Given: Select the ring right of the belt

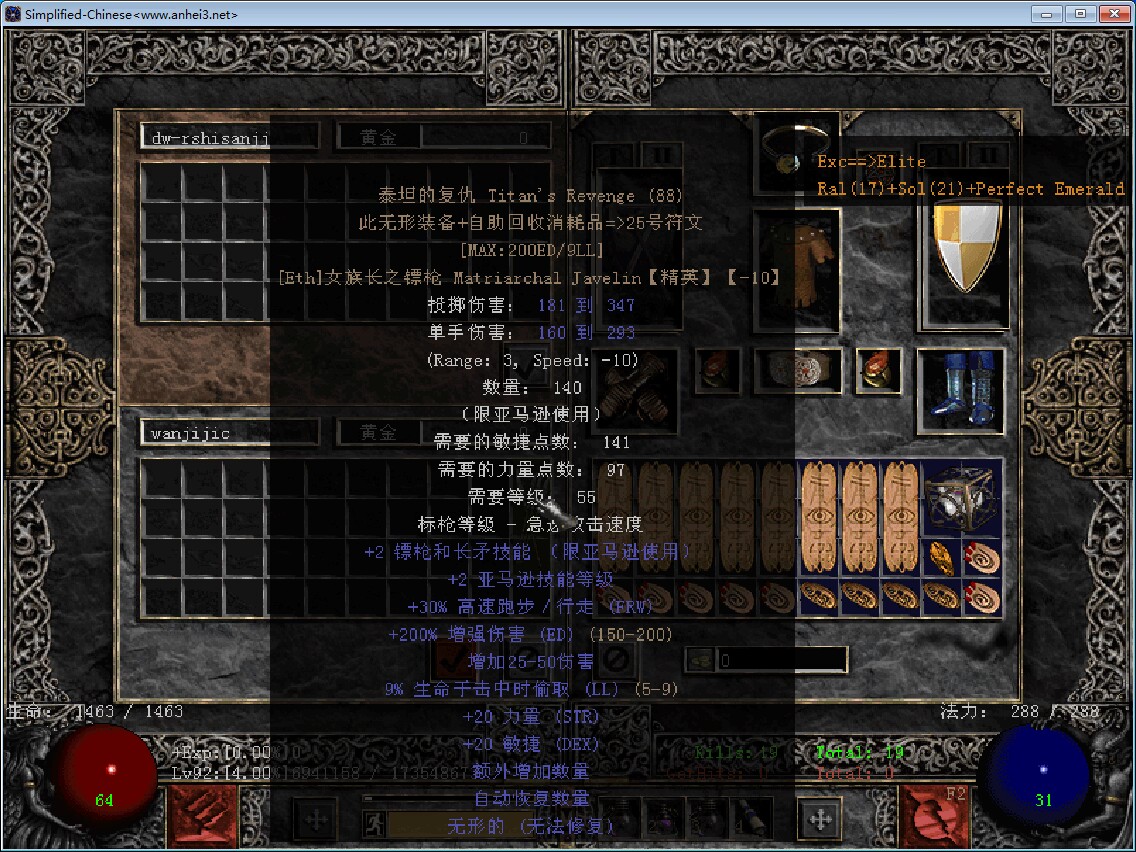Looking at the screenshot, I should (878, 370).
